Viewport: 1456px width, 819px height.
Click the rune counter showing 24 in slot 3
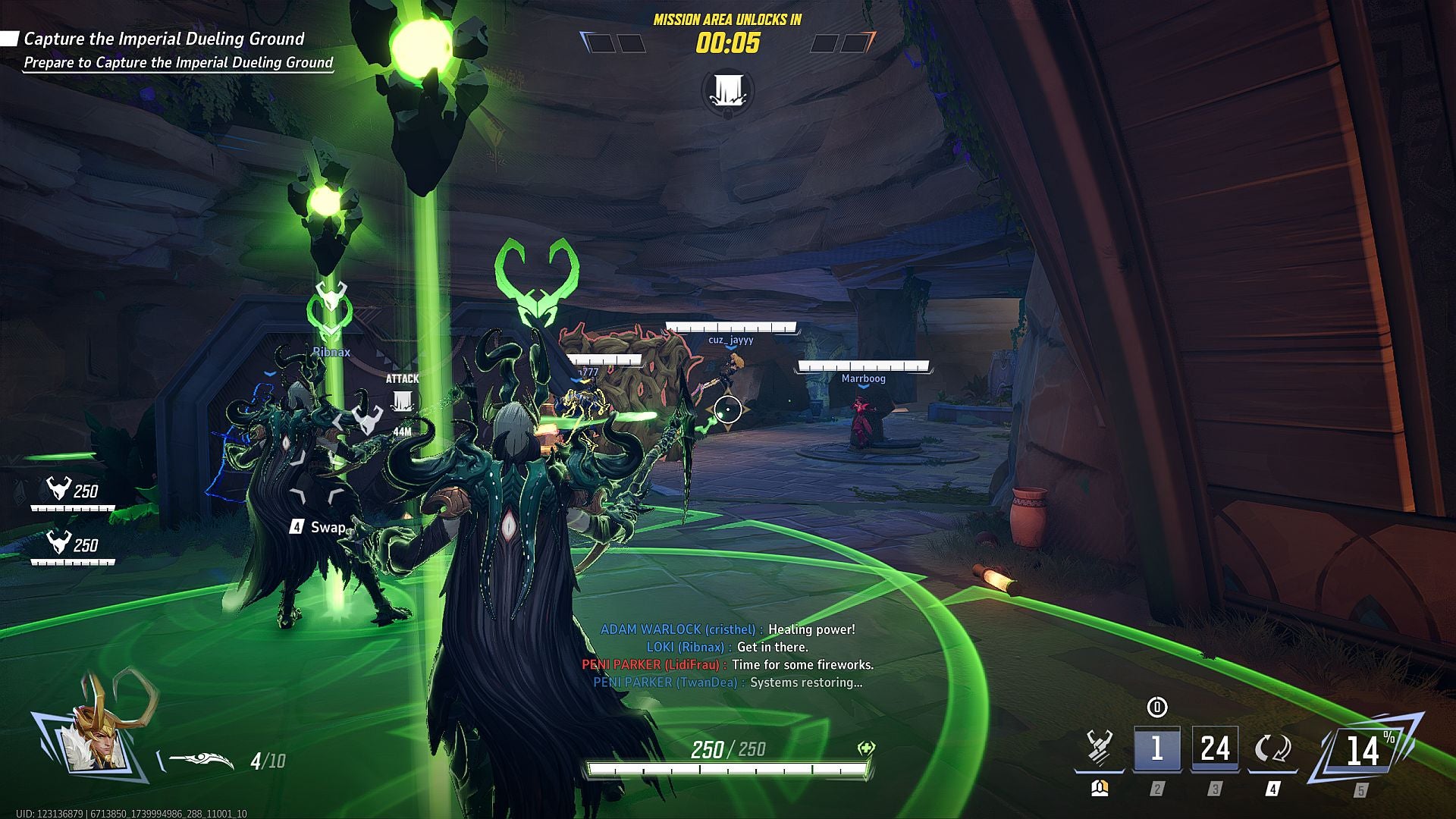click(x=1214, y=748)
